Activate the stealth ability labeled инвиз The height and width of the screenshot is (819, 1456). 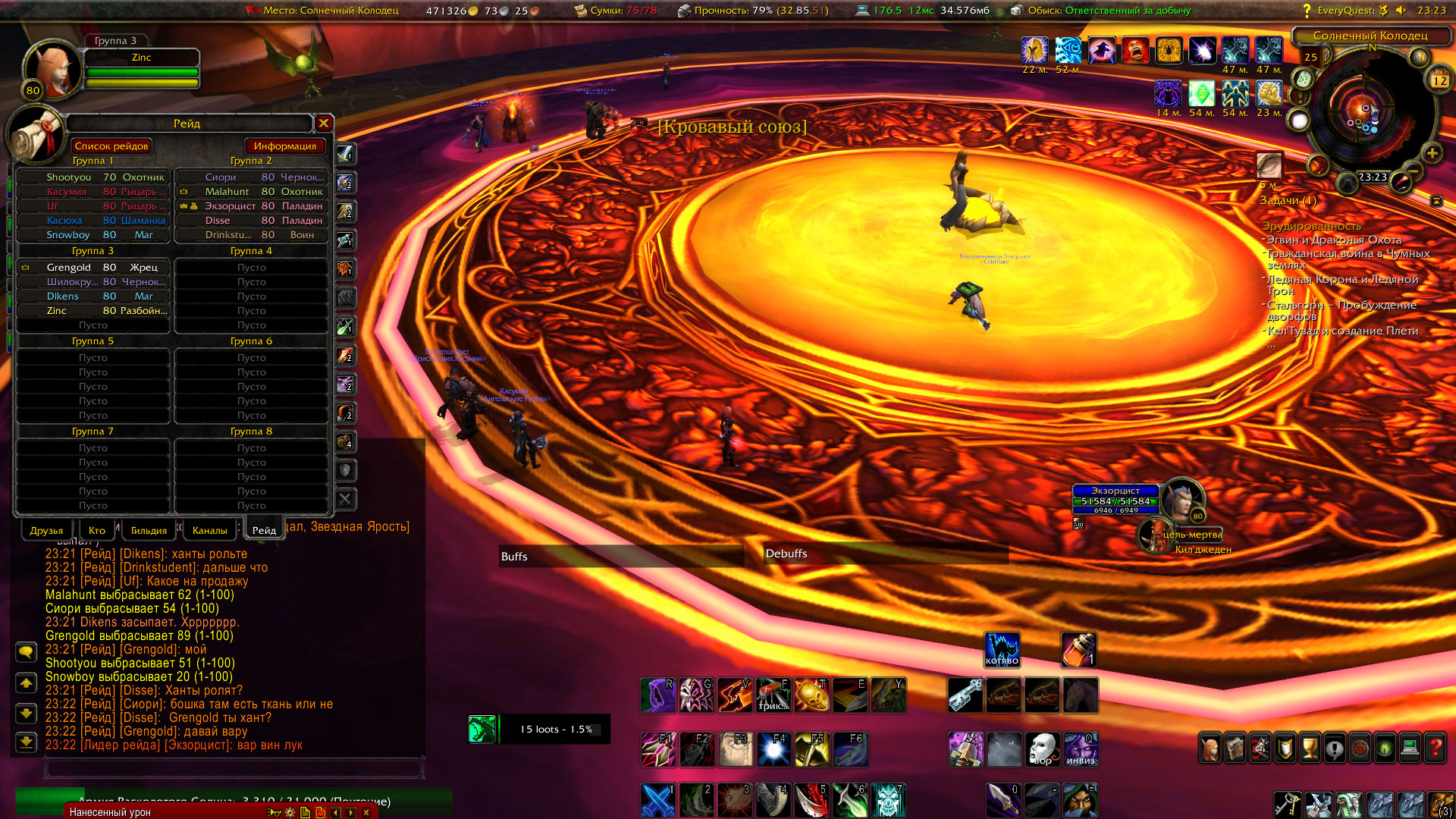pyautogui.click(x=1081, y=749)
